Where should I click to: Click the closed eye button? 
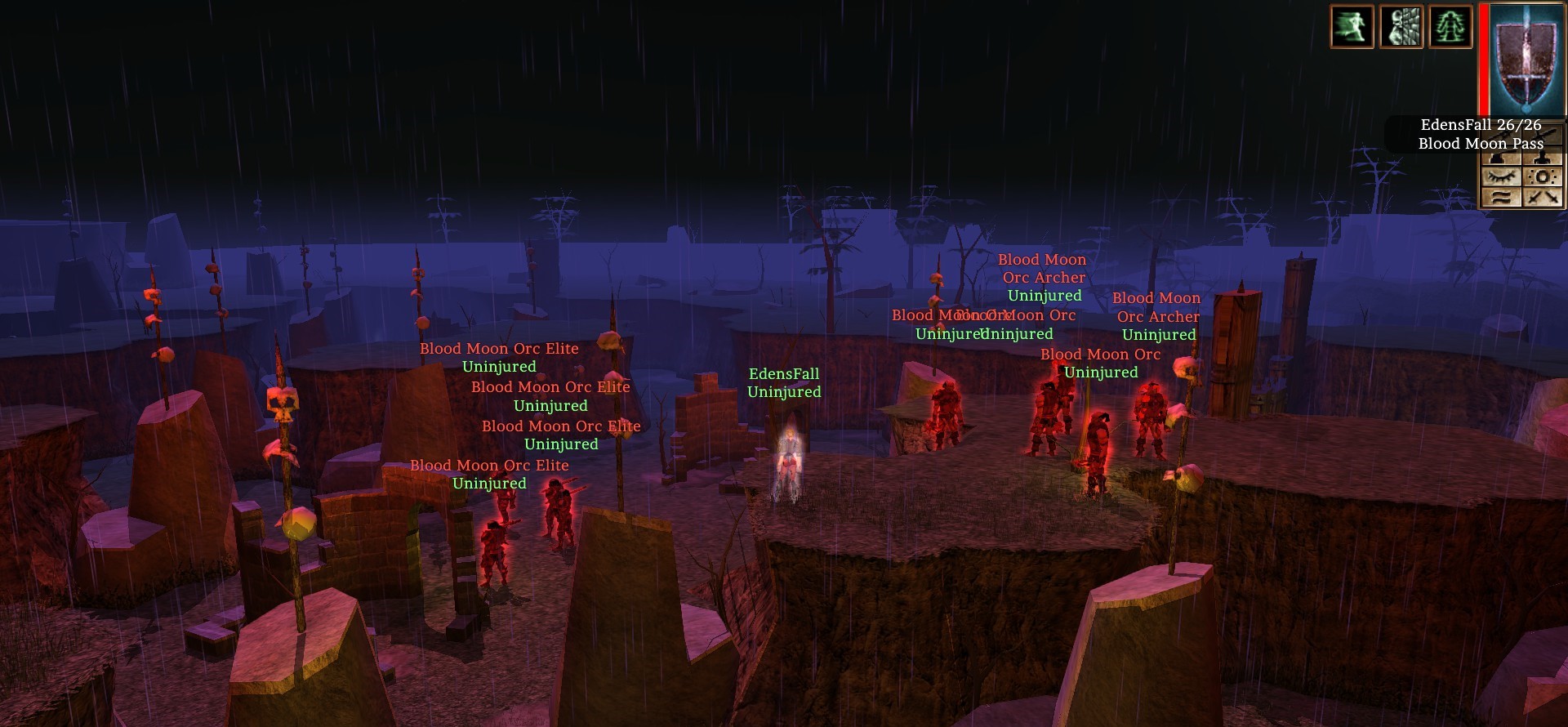[x=1502, y=176]
